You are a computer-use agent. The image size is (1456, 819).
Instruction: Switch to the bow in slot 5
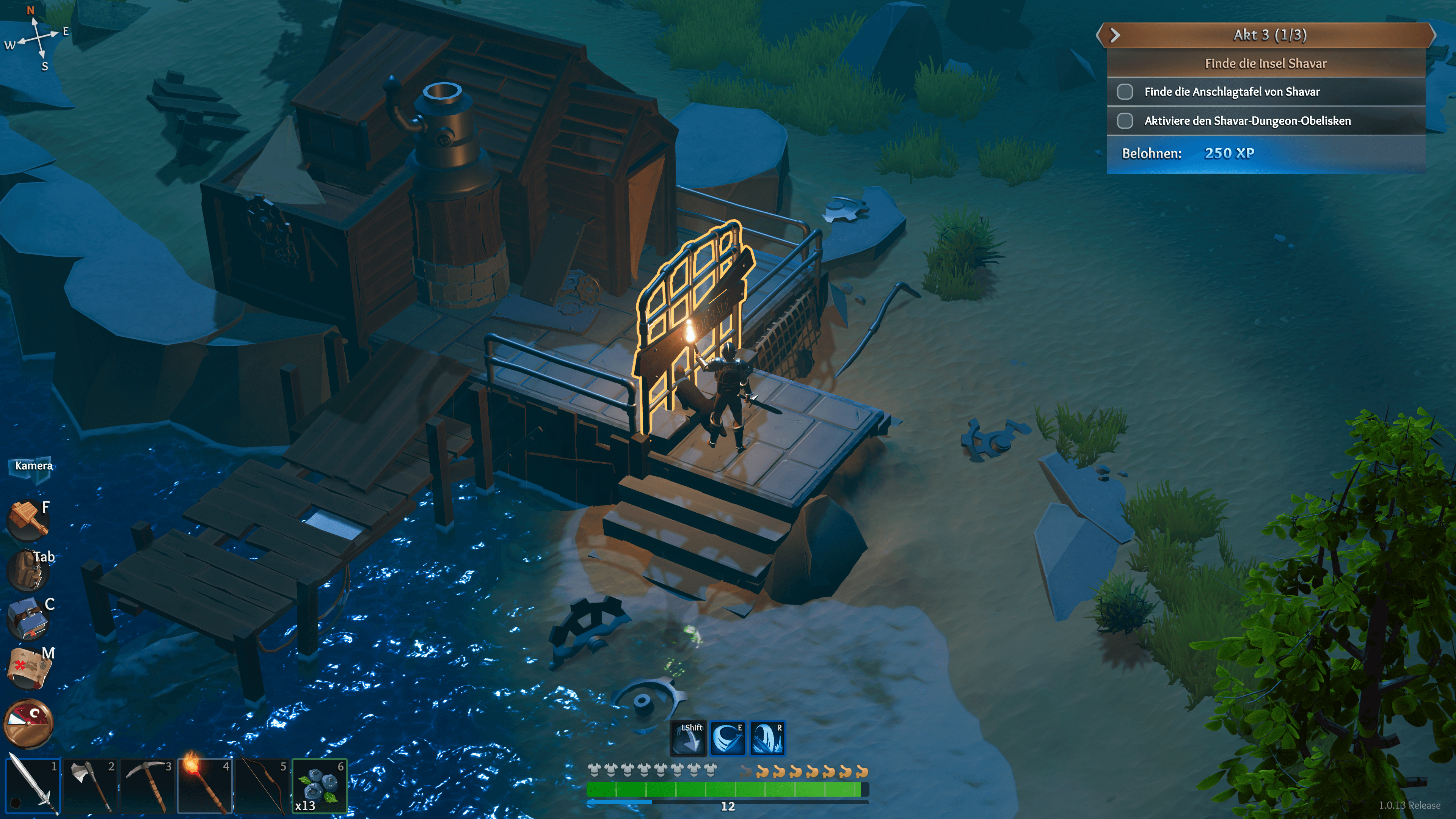coord(262,786)
